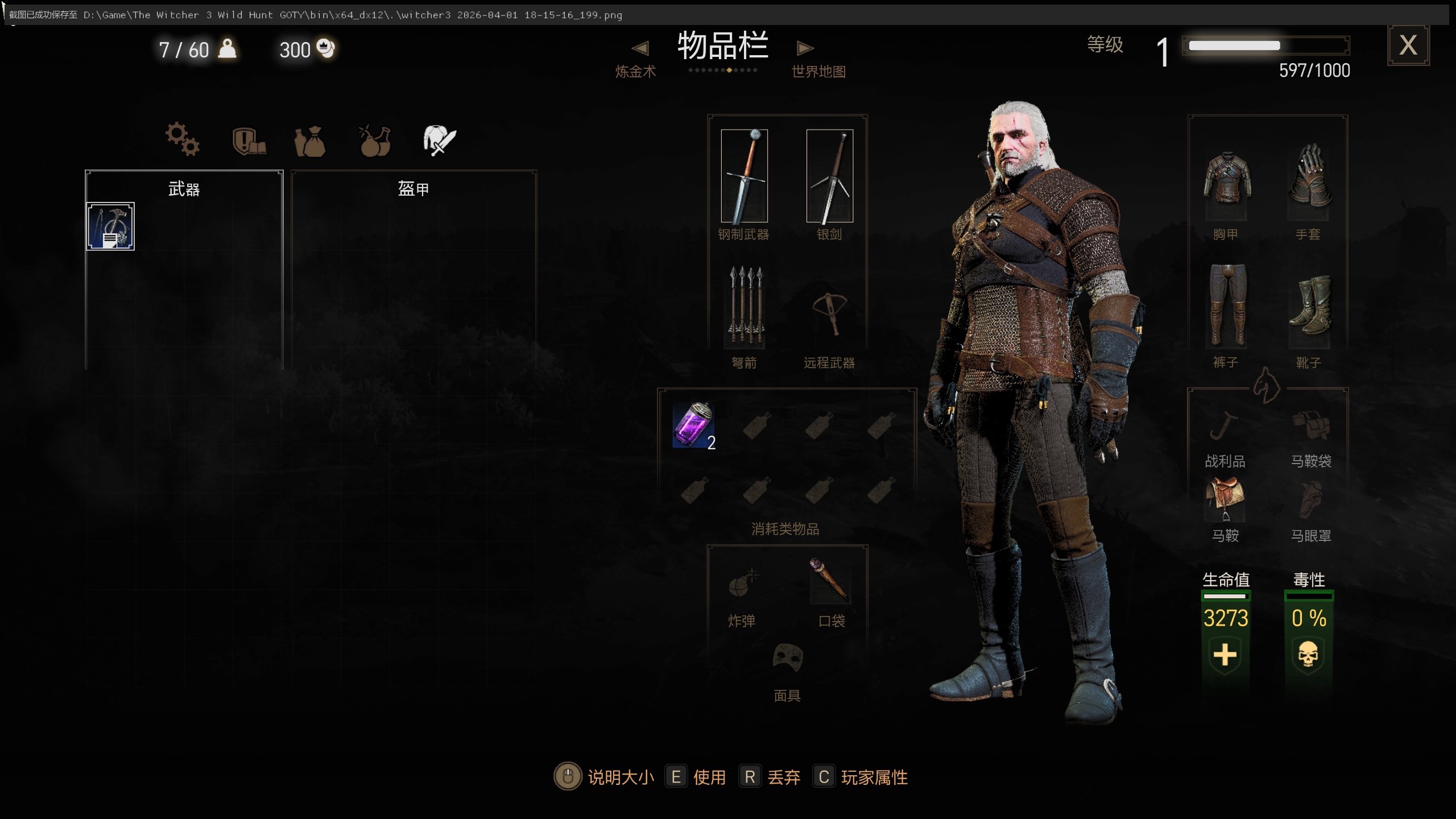Choose the equipped gloves slot

pyautogui.click(x=1308, y=177)
